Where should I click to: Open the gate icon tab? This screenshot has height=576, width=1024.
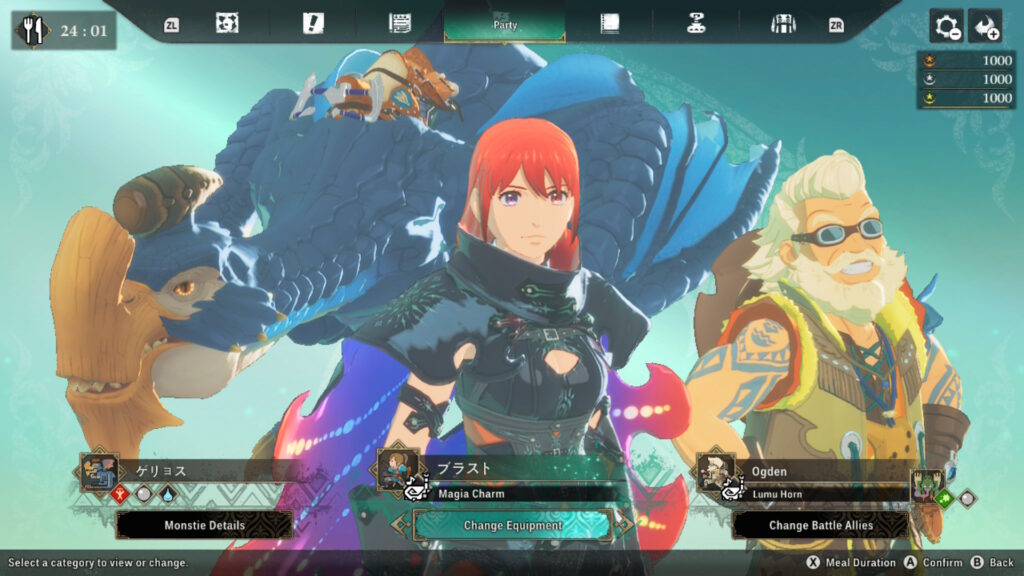[783, 24]
